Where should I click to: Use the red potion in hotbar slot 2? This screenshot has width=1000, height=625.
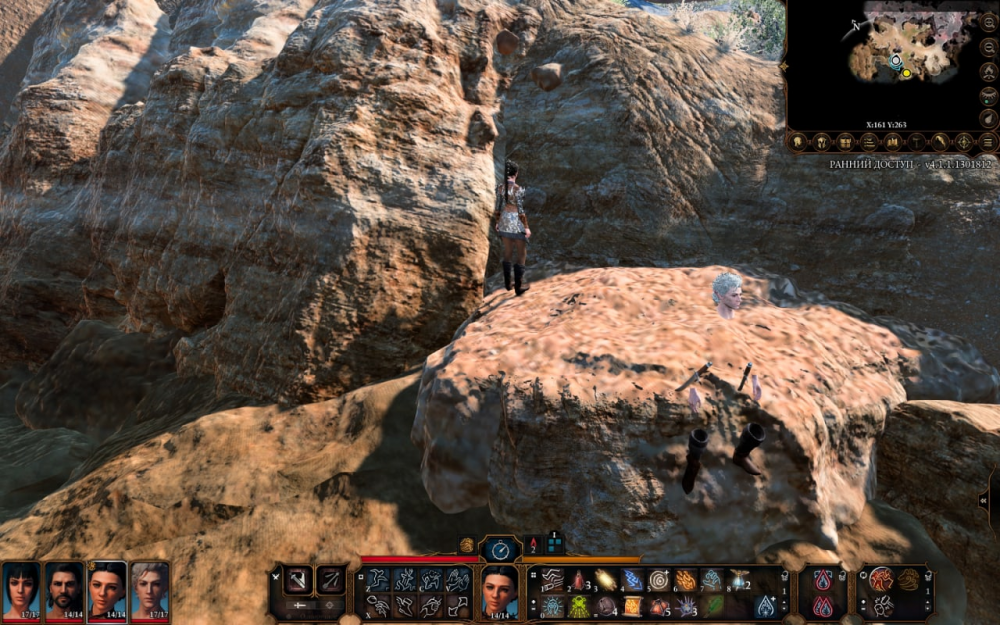[579, 580]
